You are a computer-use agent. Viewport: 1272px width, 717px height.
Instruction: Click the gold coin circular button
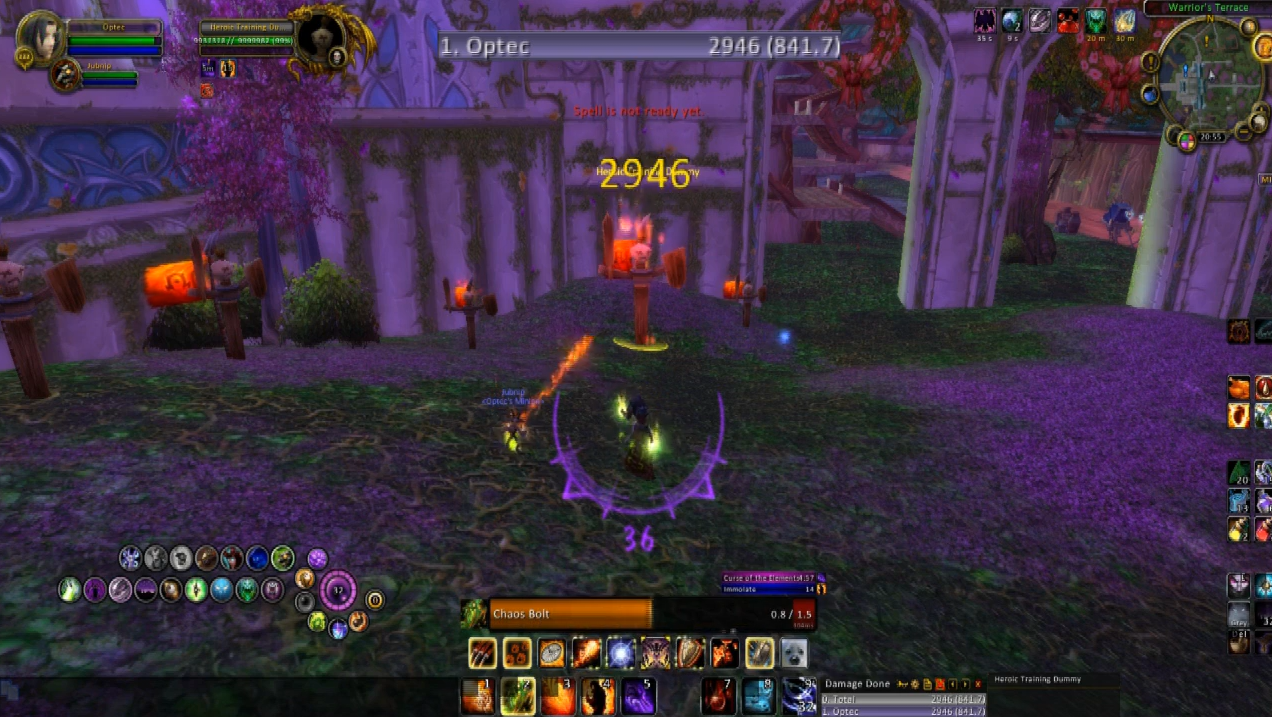click(375, 600)
